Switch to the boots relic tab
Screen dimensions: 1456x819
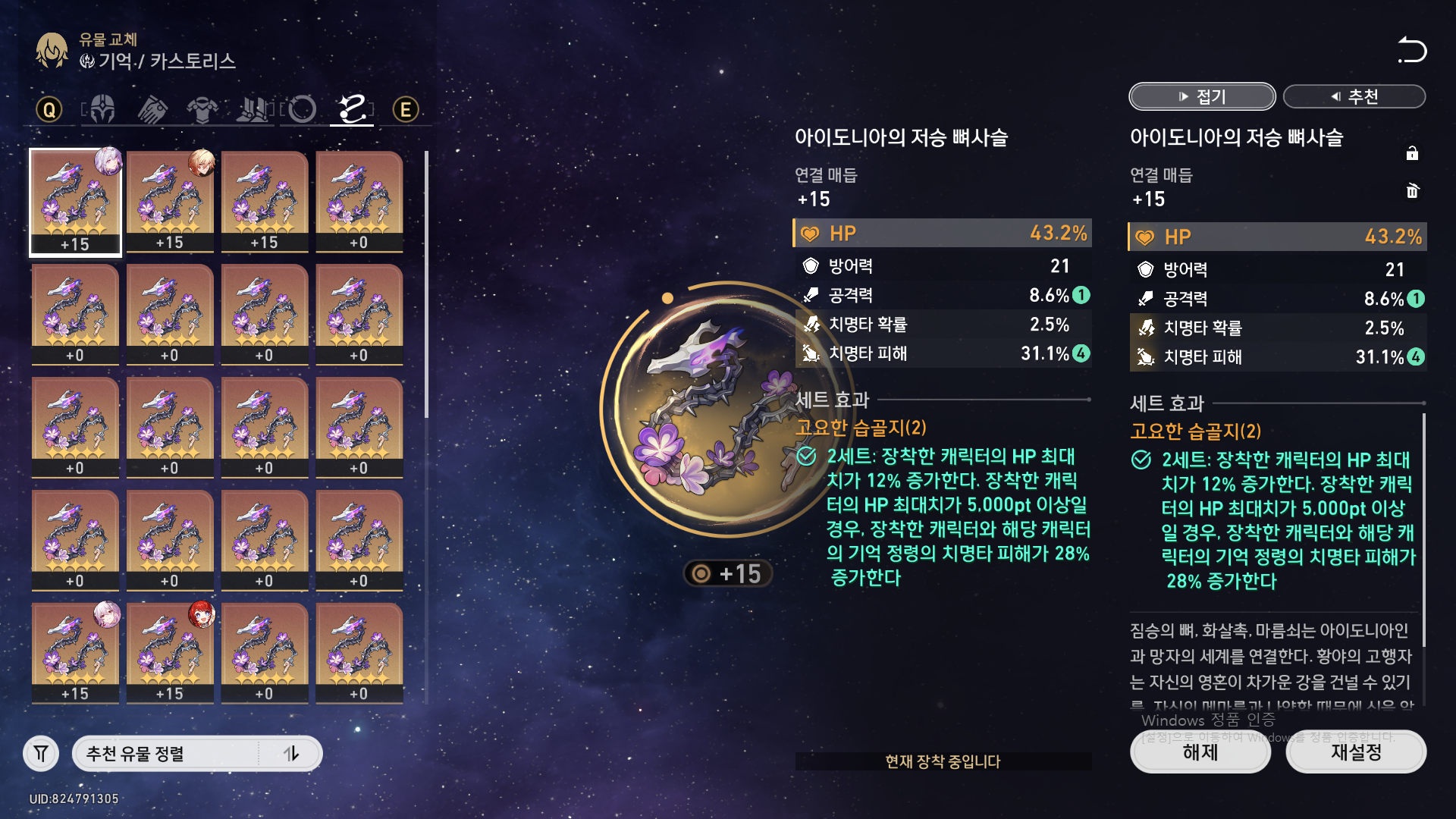[253, 110]
